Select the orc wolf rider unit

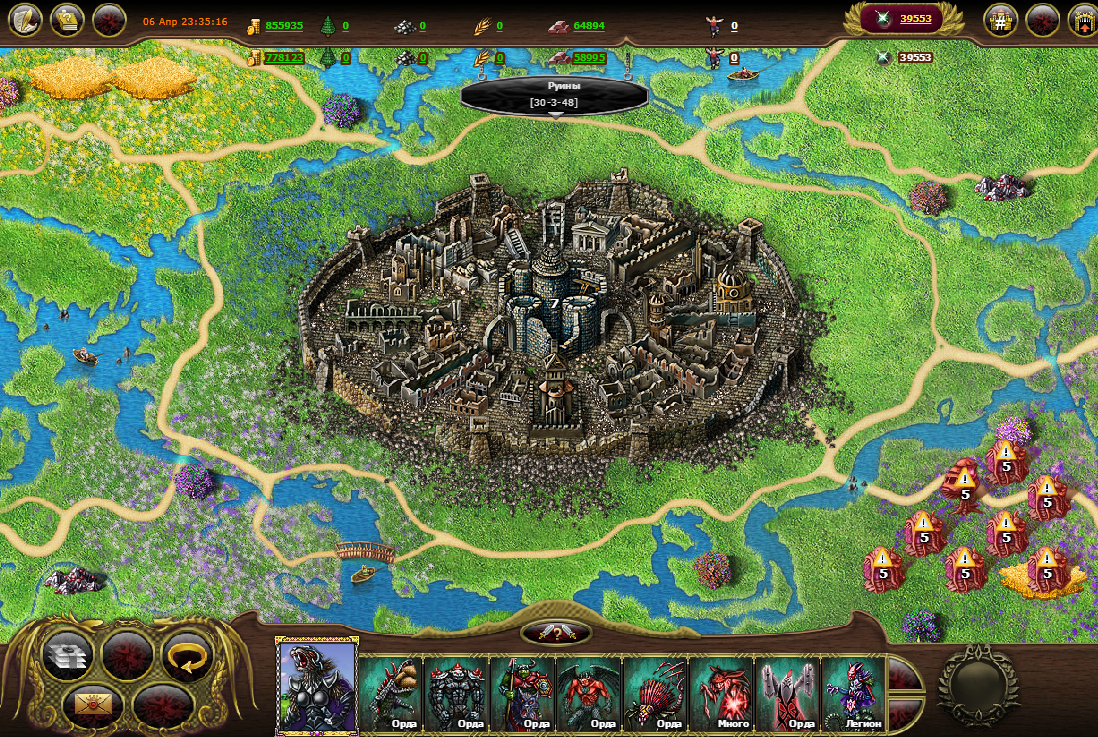pyautogui.click(x=523, y=692)
